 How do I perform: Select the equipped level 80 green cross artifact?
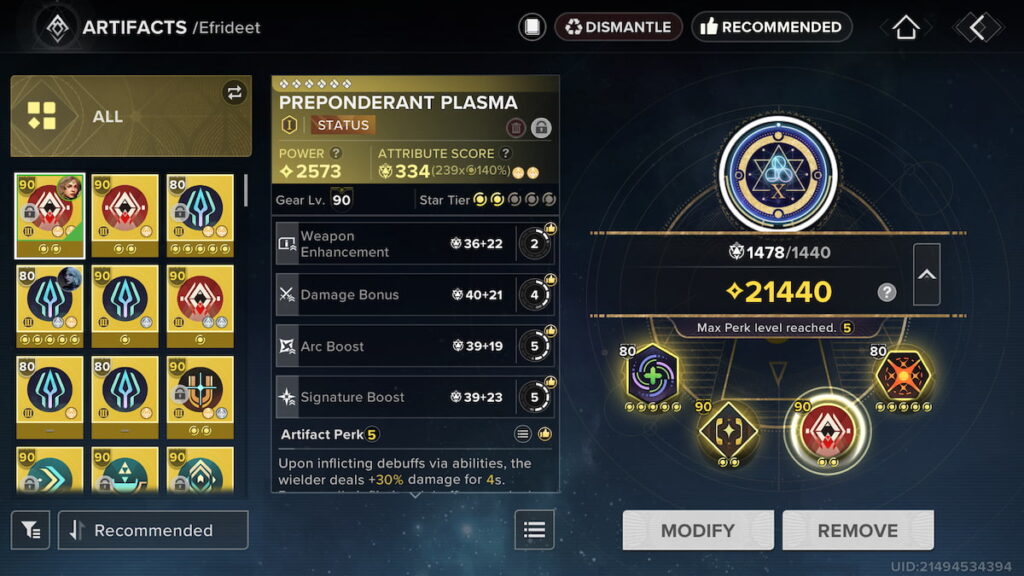coord(655,375)
